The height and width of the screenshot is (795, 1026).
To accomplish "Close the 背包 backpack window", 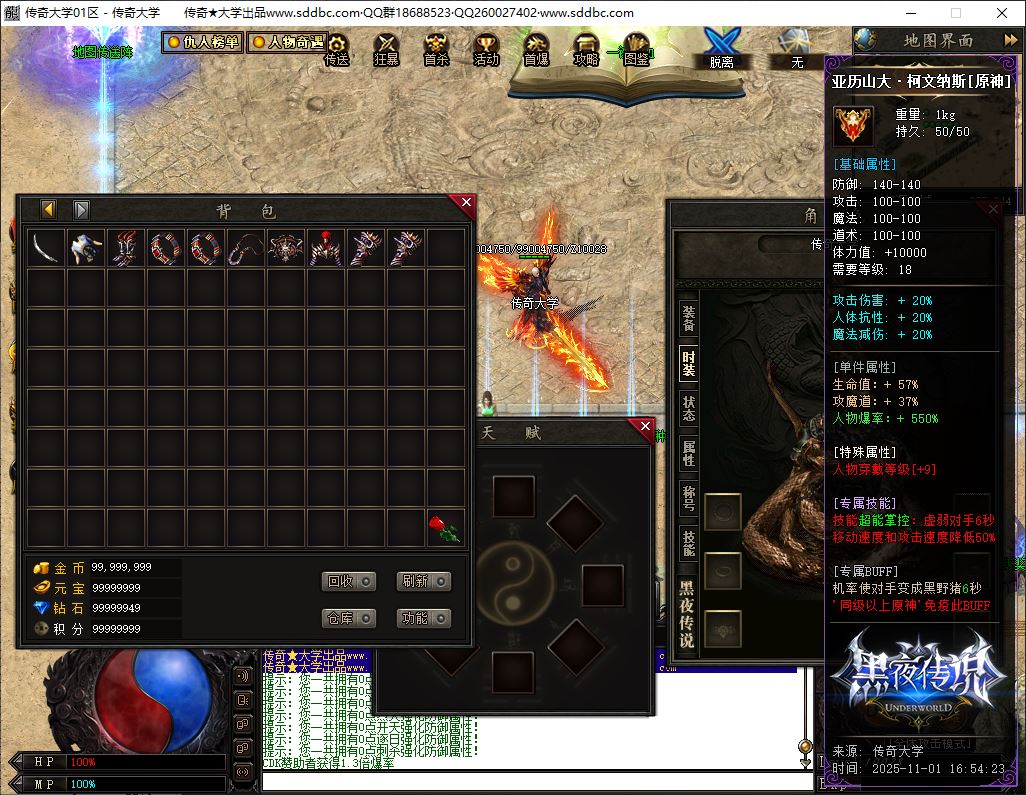I will click(466, 203).
